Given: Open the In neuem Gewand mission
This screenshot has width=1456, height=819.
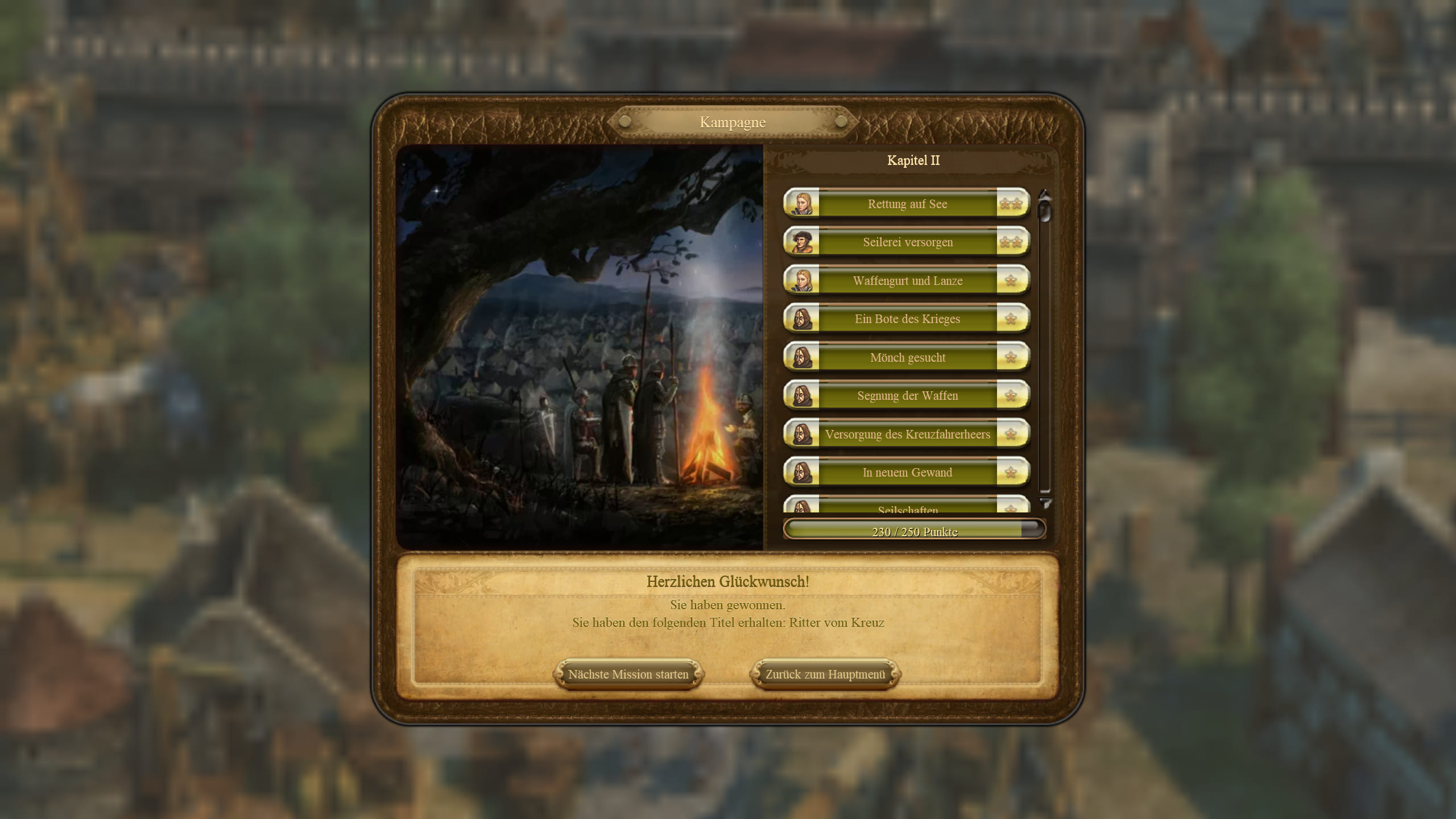Looking at the screenshot, I should pyautogui.click(x=907, y=473).
